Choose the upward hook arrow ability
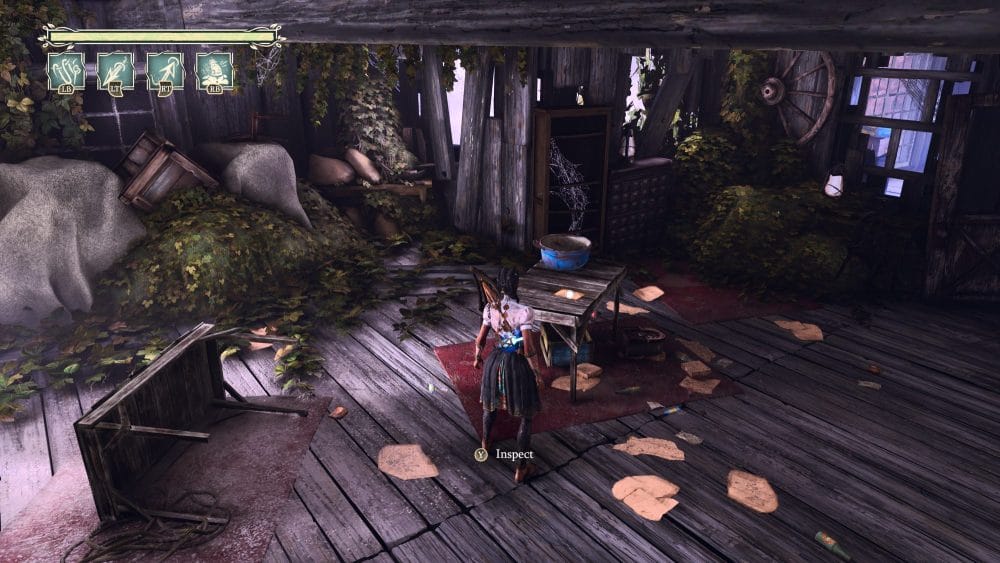The width and height of the screenshot is (1000, 563). (165, 71)
